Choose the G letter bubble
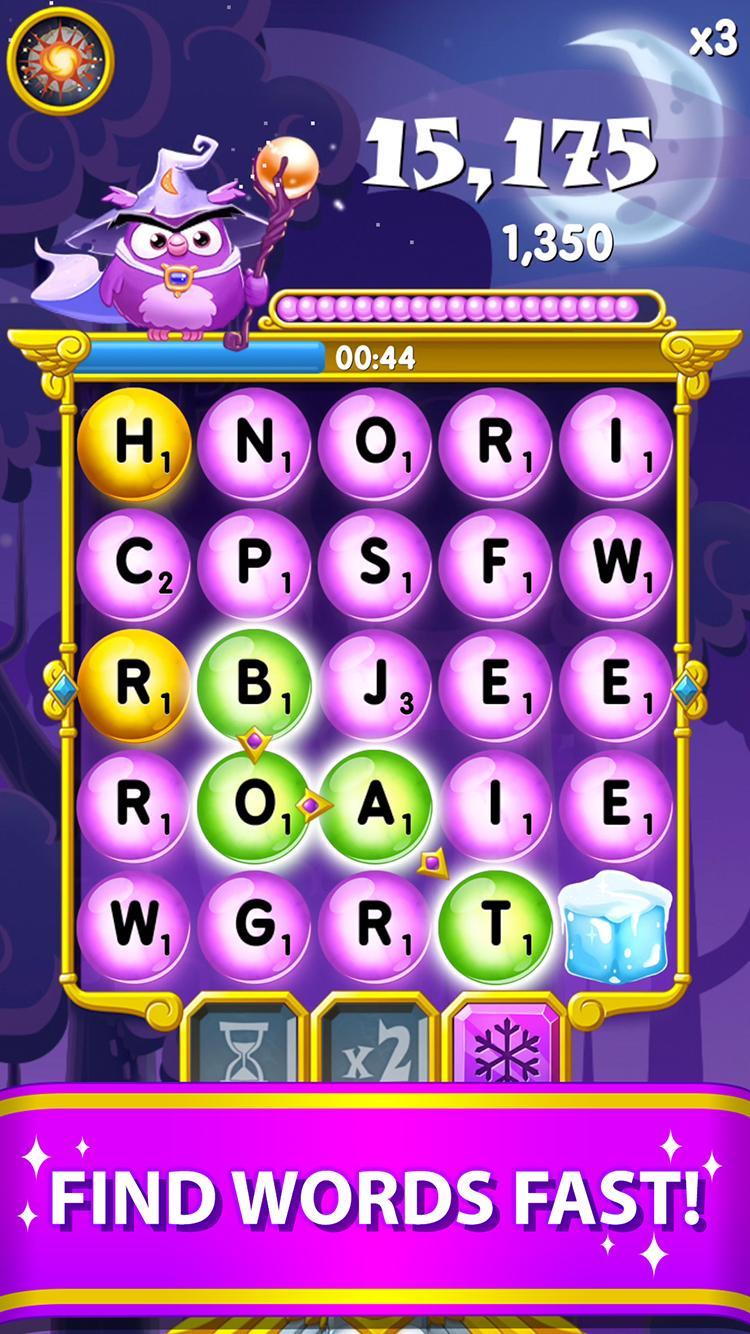This screenshot has width=750, height=1334. point(254,927)
